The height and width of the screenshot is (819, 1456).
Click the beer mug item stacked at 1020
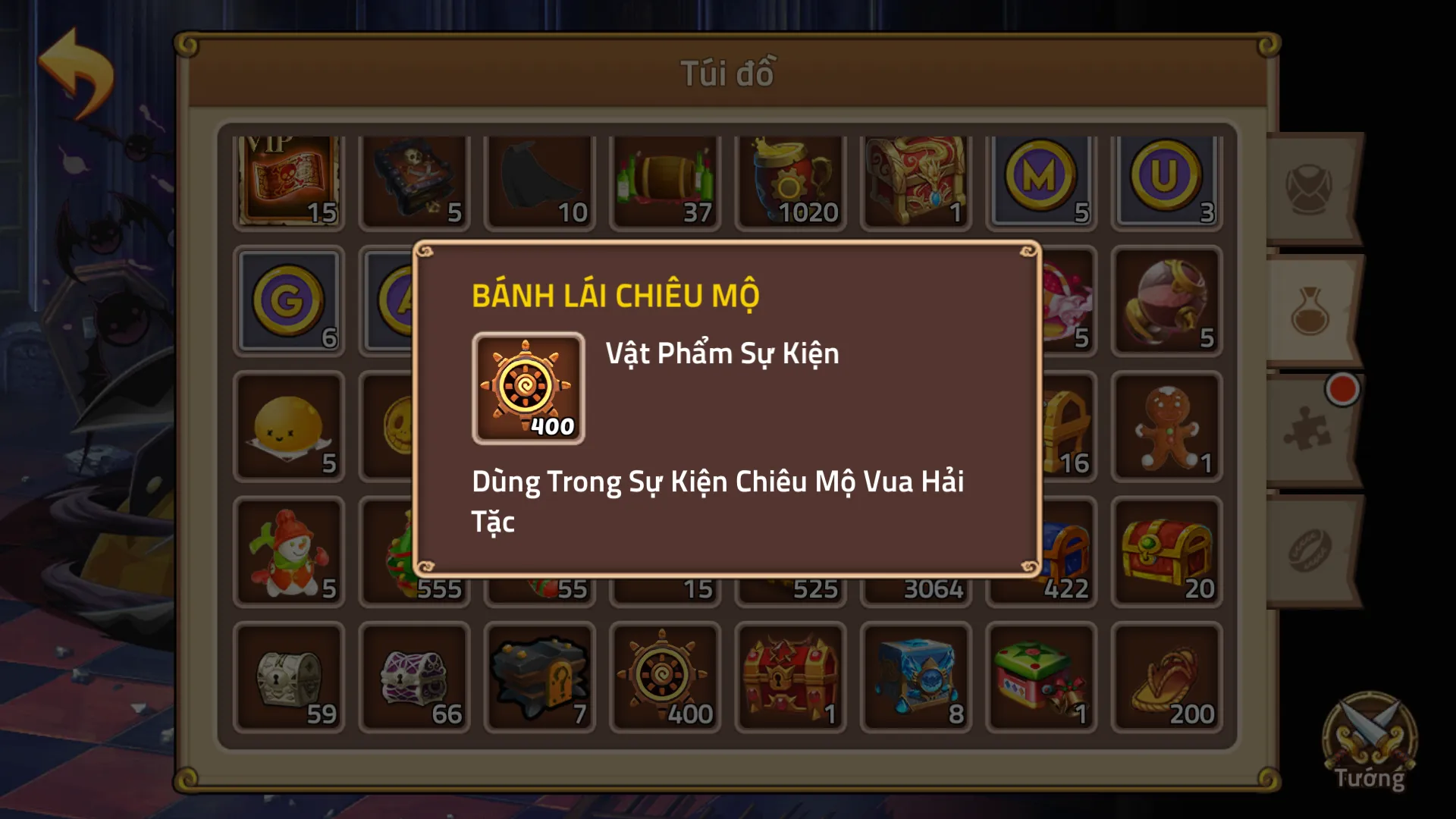(x=789, y=180)
